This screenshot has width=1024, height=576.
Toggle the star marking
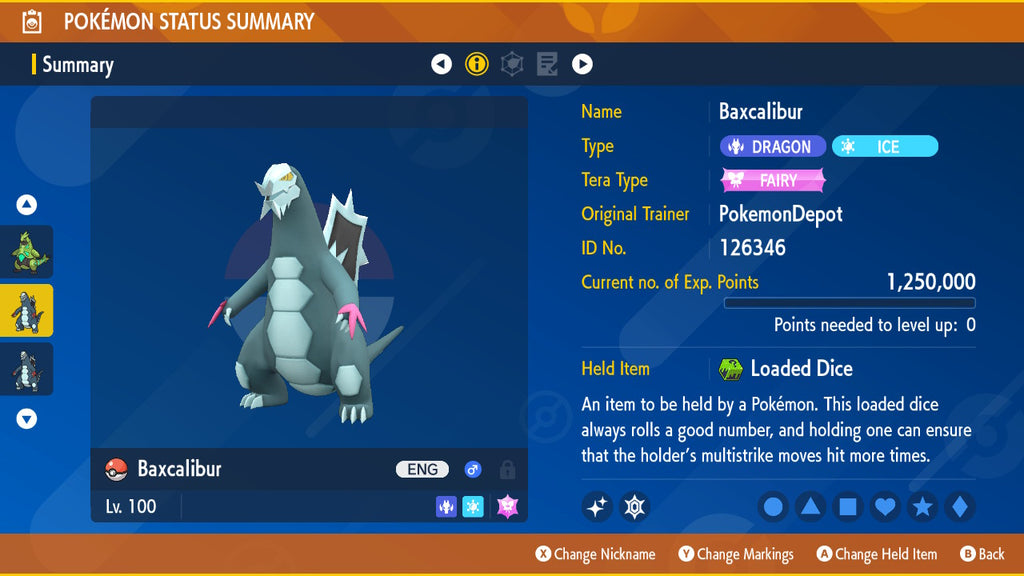click(922, 507)
